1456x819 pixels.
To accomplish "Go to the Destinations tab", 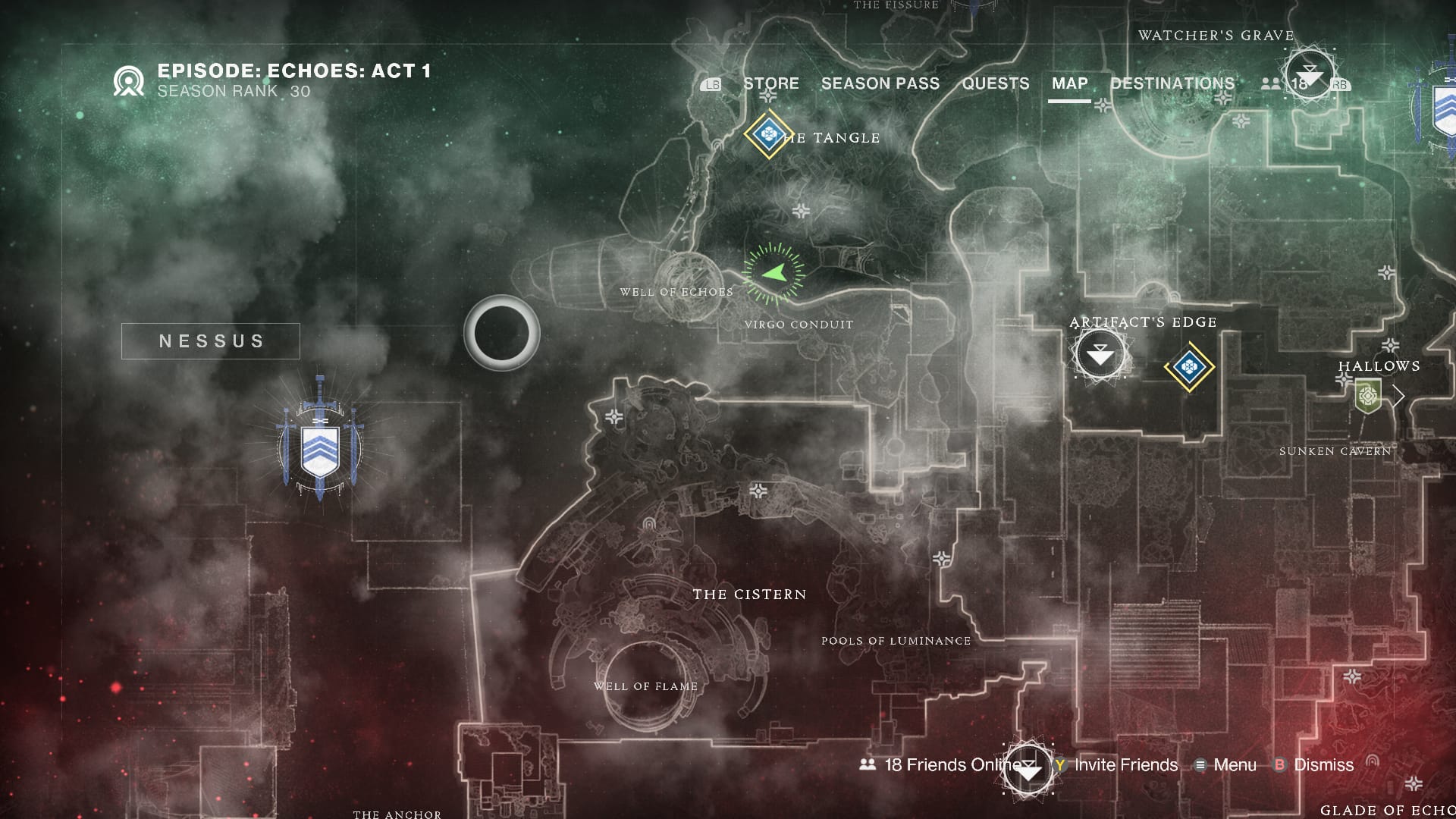I will click(x=1172, y=83).
